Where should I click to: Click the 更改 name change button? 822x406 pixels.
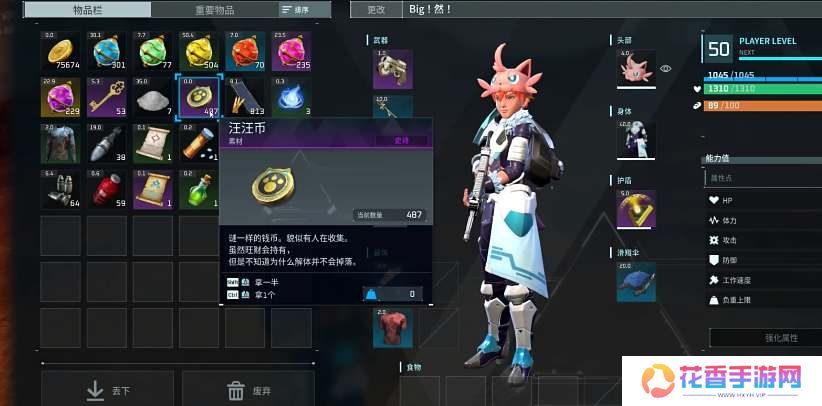(x=376, y=9)
